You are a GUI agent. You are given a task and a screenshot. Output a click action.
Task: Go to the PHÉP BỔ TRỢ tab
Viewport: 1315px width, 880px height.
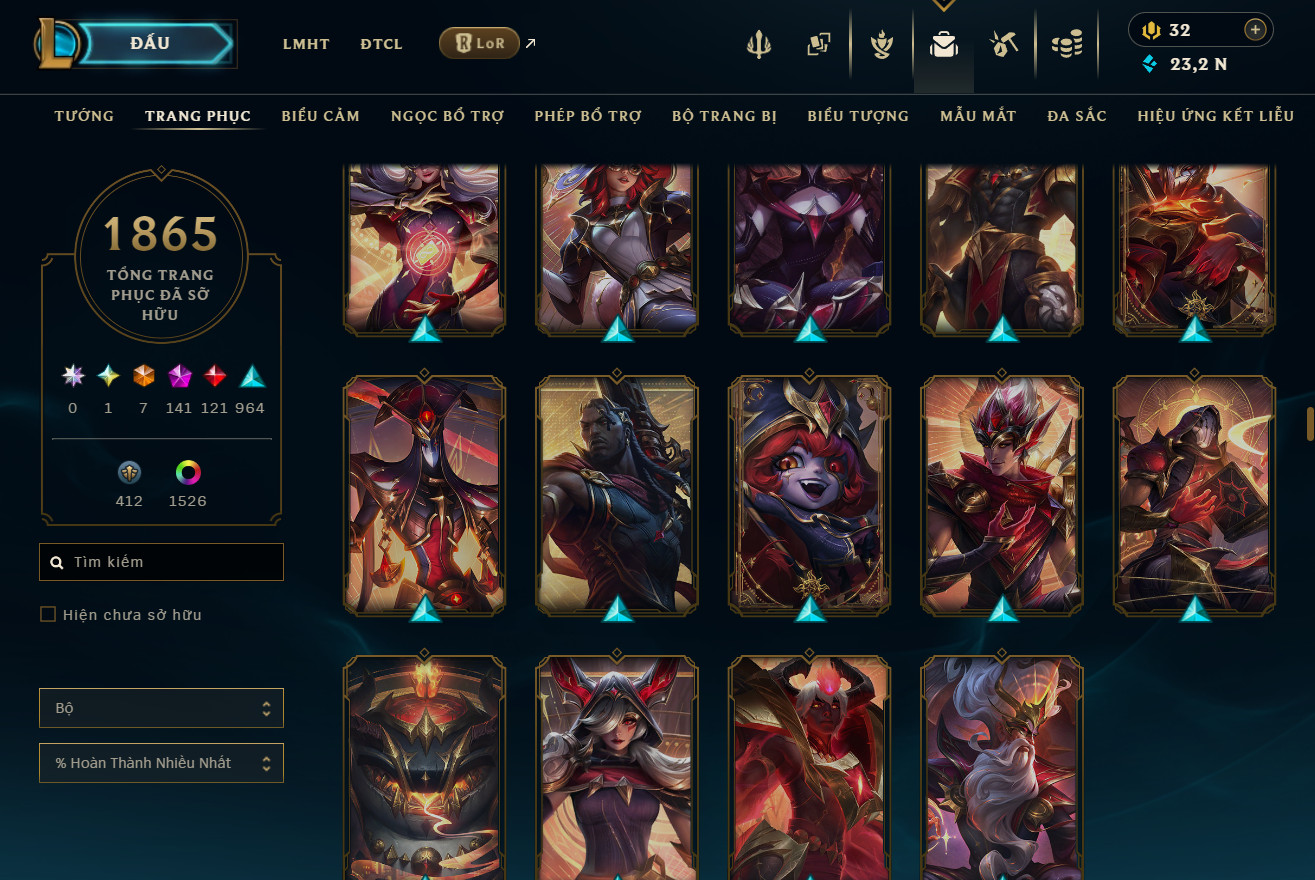pos(588,116)
